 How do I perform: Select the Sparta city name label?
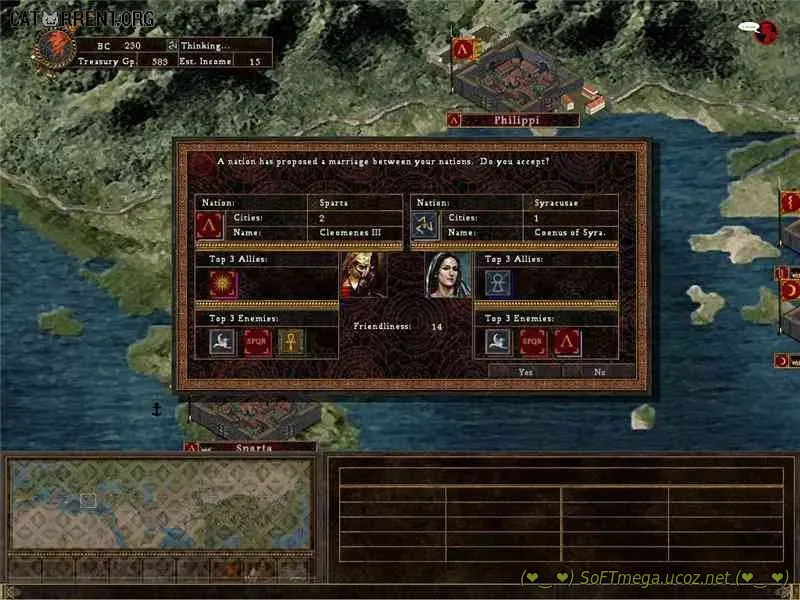252,448
